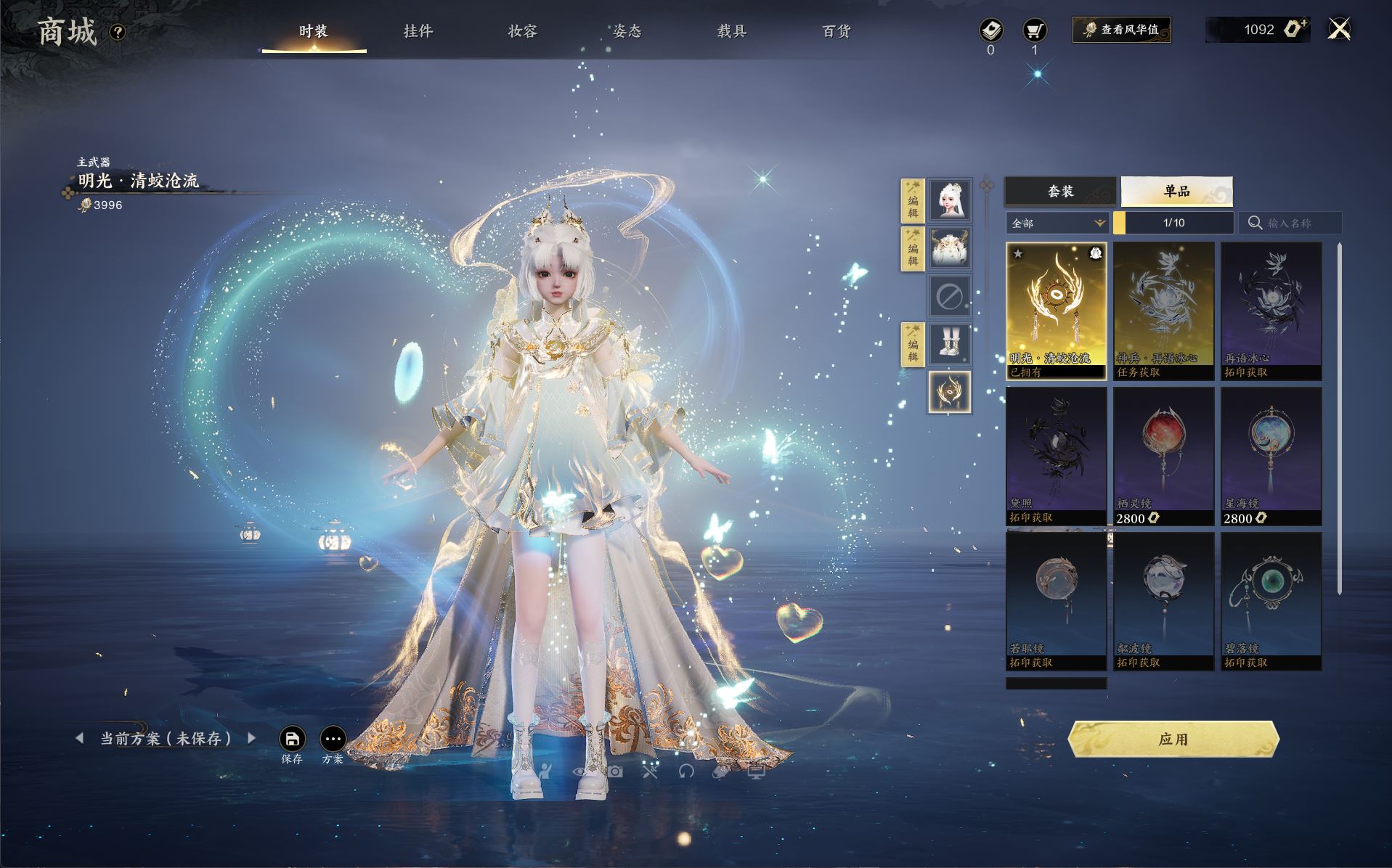This screenshot has height=868, width=1392.
Task: Open the 妆容 tab
Action: click(523, 31)
